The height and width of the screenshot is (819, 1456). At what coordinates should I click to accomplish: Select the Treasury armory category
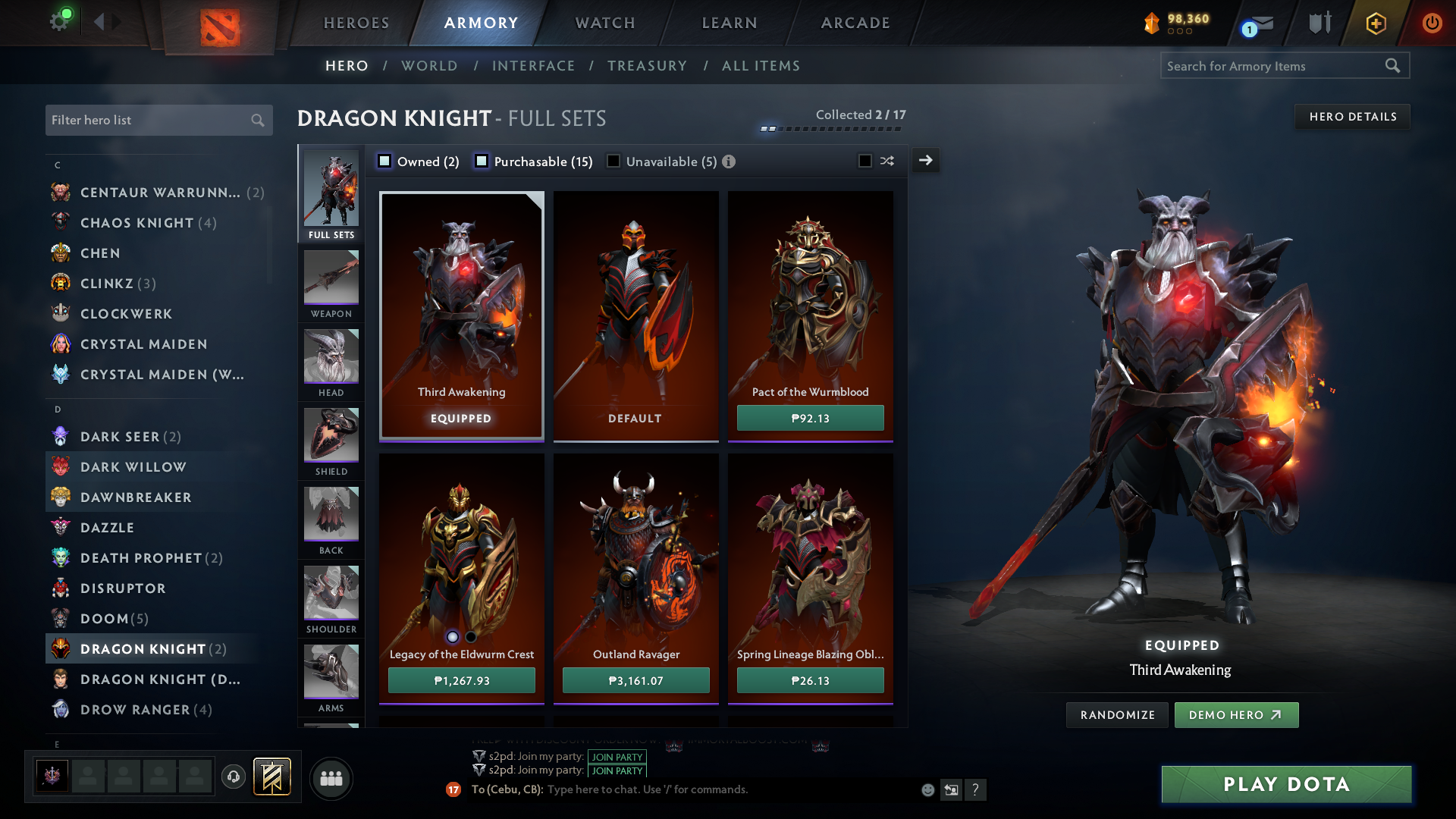[x=647, y=66]
